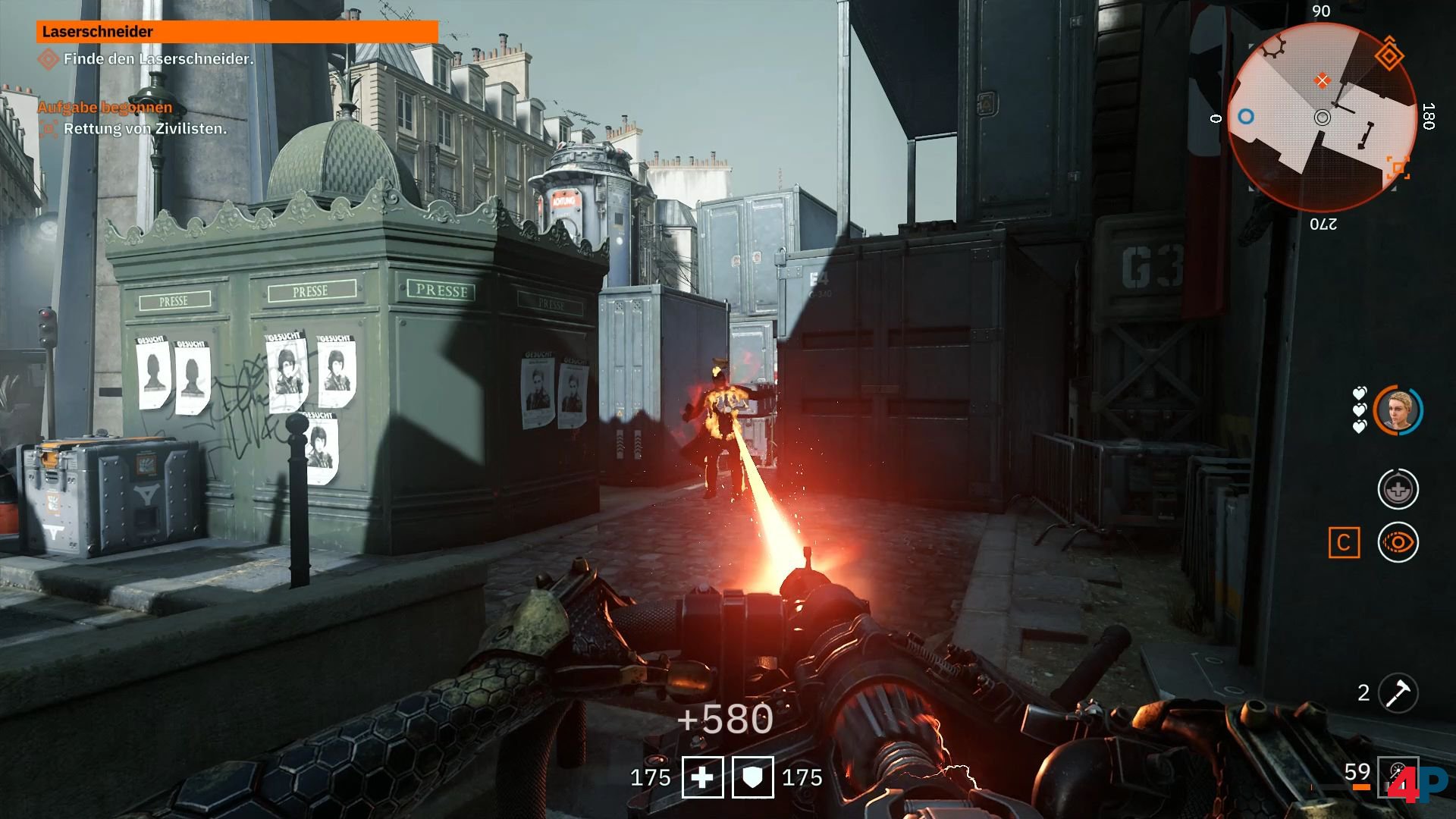Image resolution: width=1456 pixels, height=819 pixels.
Task: Select the blue circle marker beside minimap
Action: 1245,117
